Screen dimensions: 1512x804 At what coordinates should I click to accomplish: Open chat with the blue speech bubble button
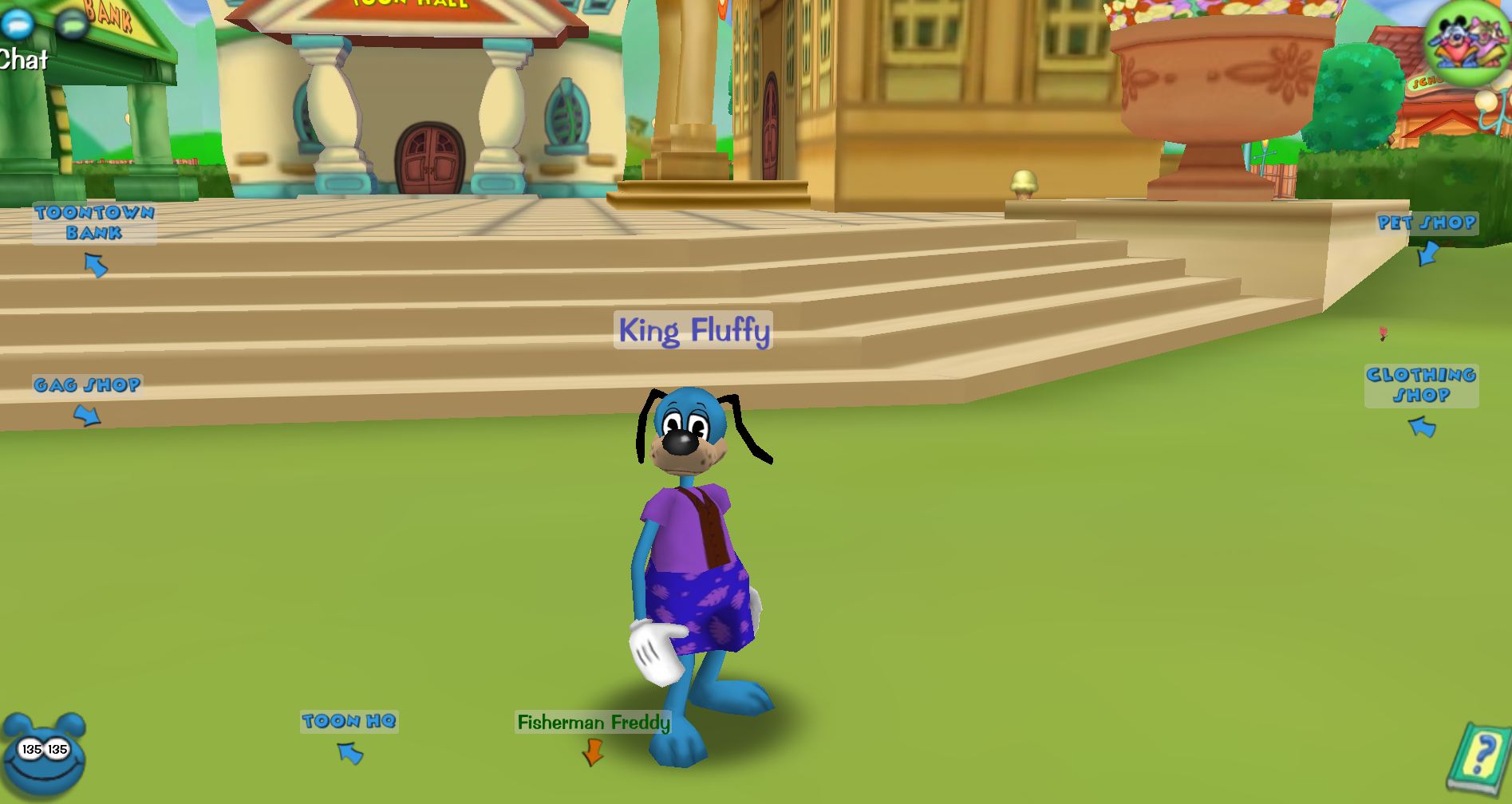(x=17, y=23)
